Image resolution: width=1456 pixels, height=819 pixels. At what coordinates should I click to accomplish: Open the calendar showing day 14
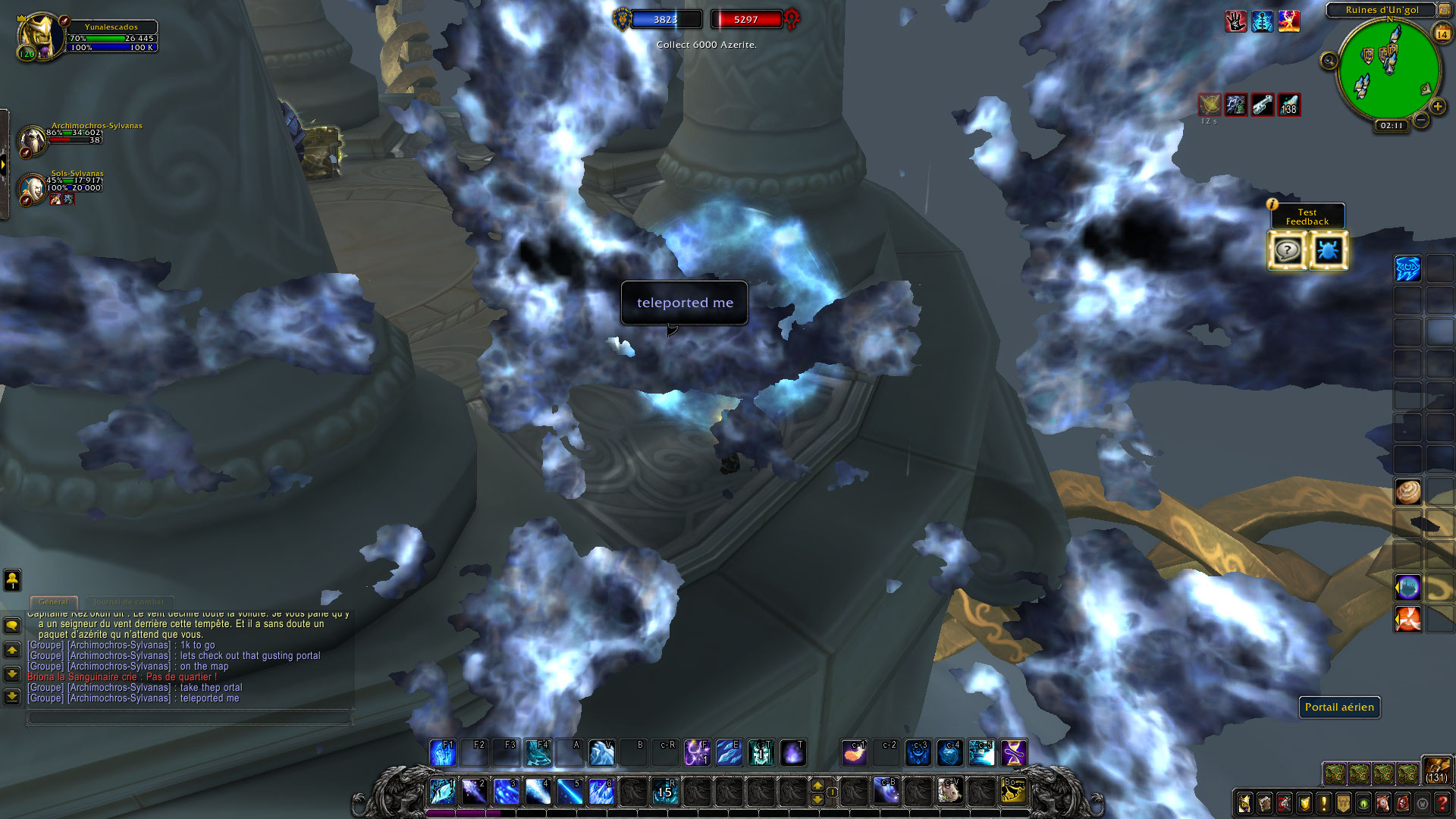(1442, 33)
